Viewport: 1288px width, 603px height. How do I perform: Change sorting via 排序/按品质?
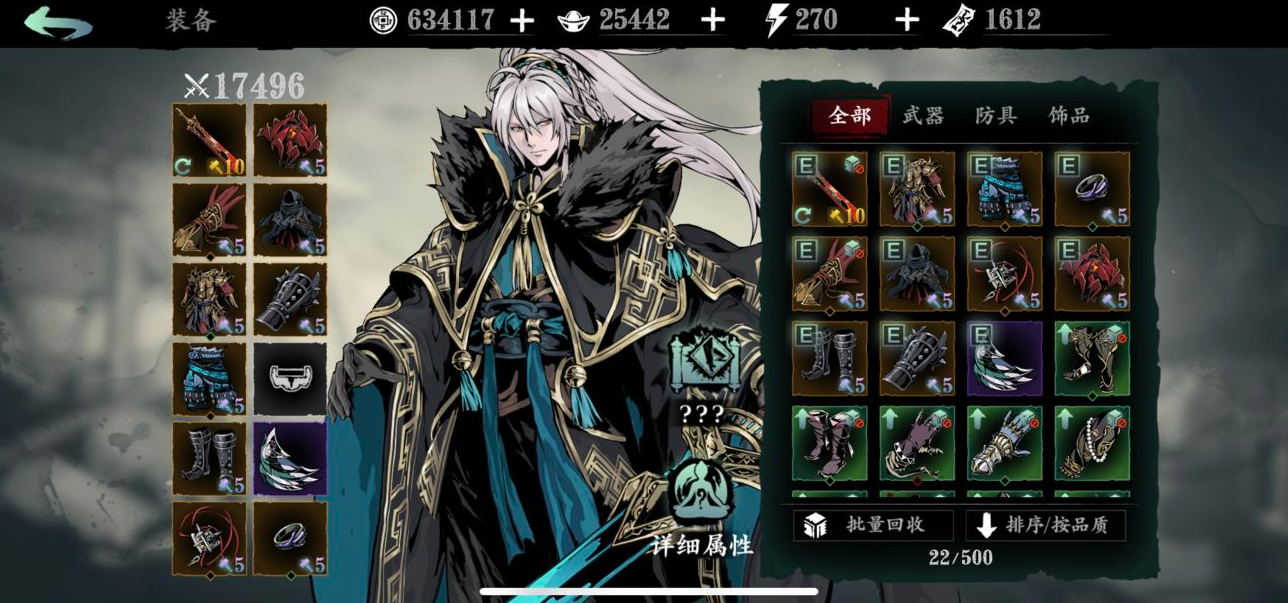point(1045,525)
